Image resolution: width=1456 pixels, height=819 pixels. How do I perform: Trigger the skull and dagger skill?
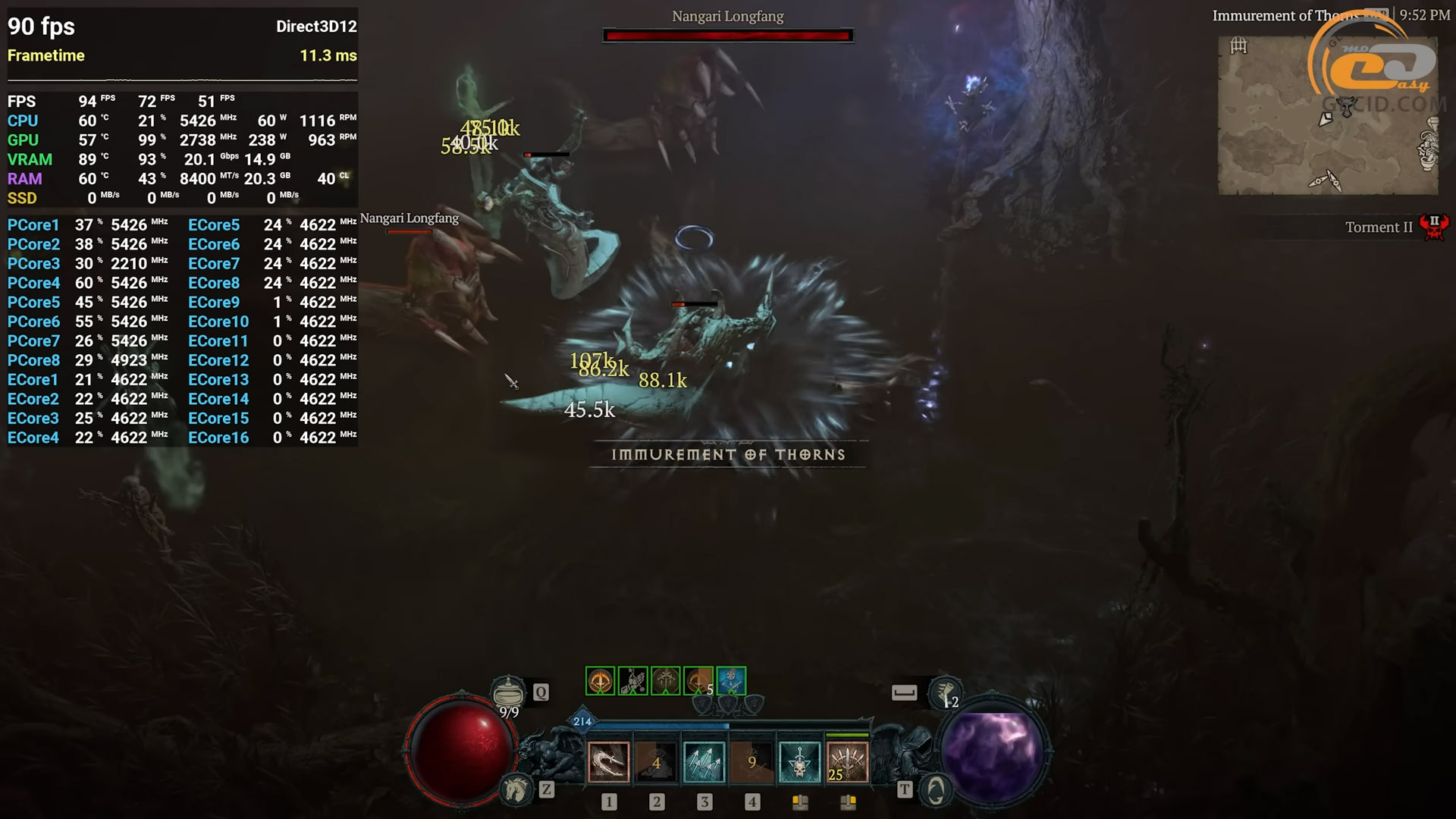pyautogui.click(x=799, y=762)
